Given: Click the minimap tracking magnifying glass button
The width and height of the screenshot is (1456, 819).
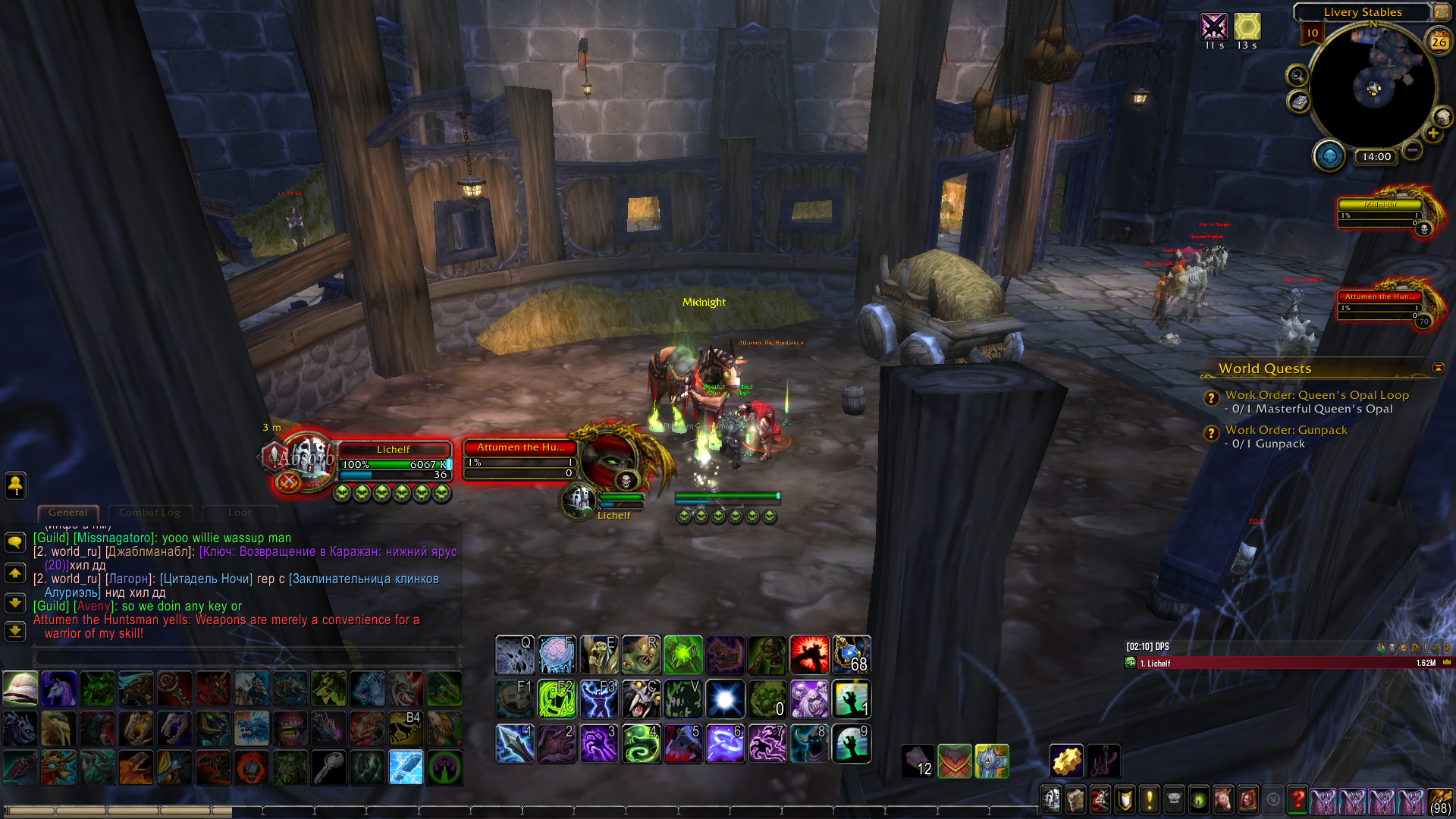Looking at the screenshot, I should (1298, 76).
